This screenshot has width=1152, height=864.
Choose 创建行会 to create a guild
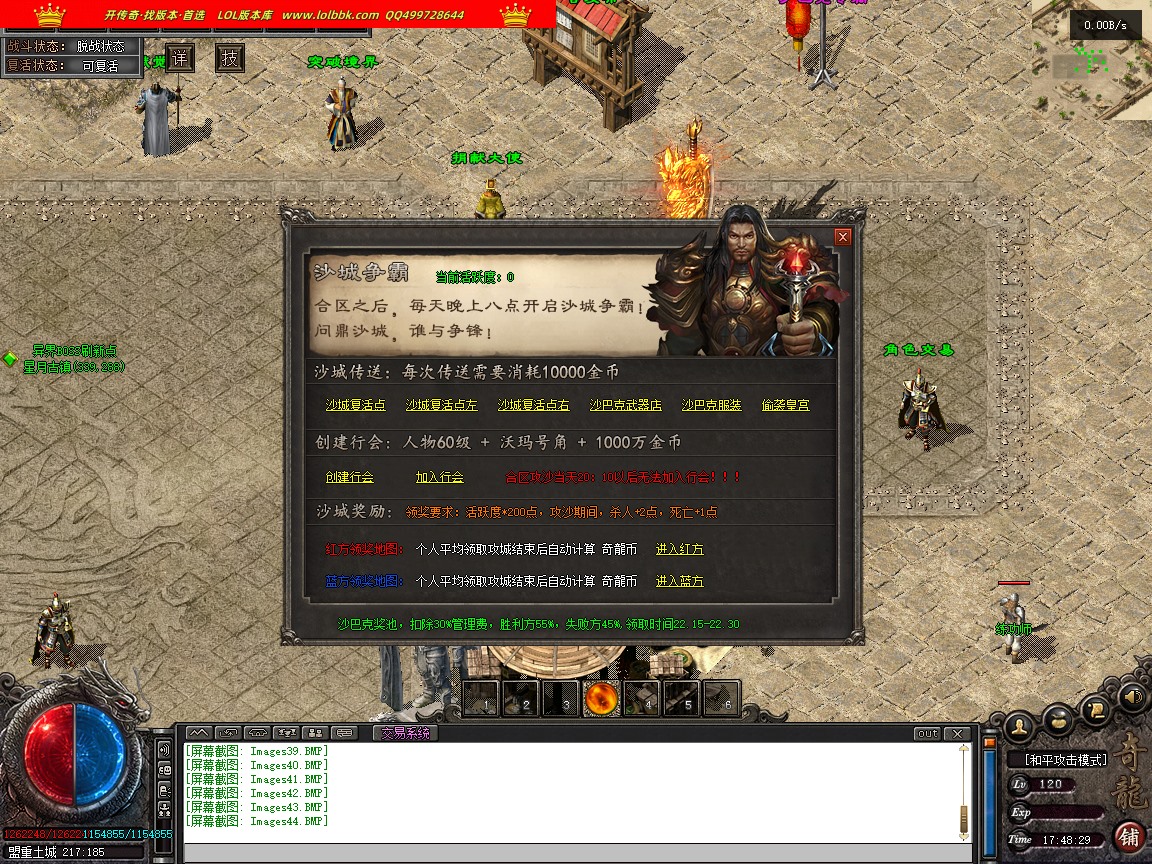pyautogui.click(x=349, y=477)
